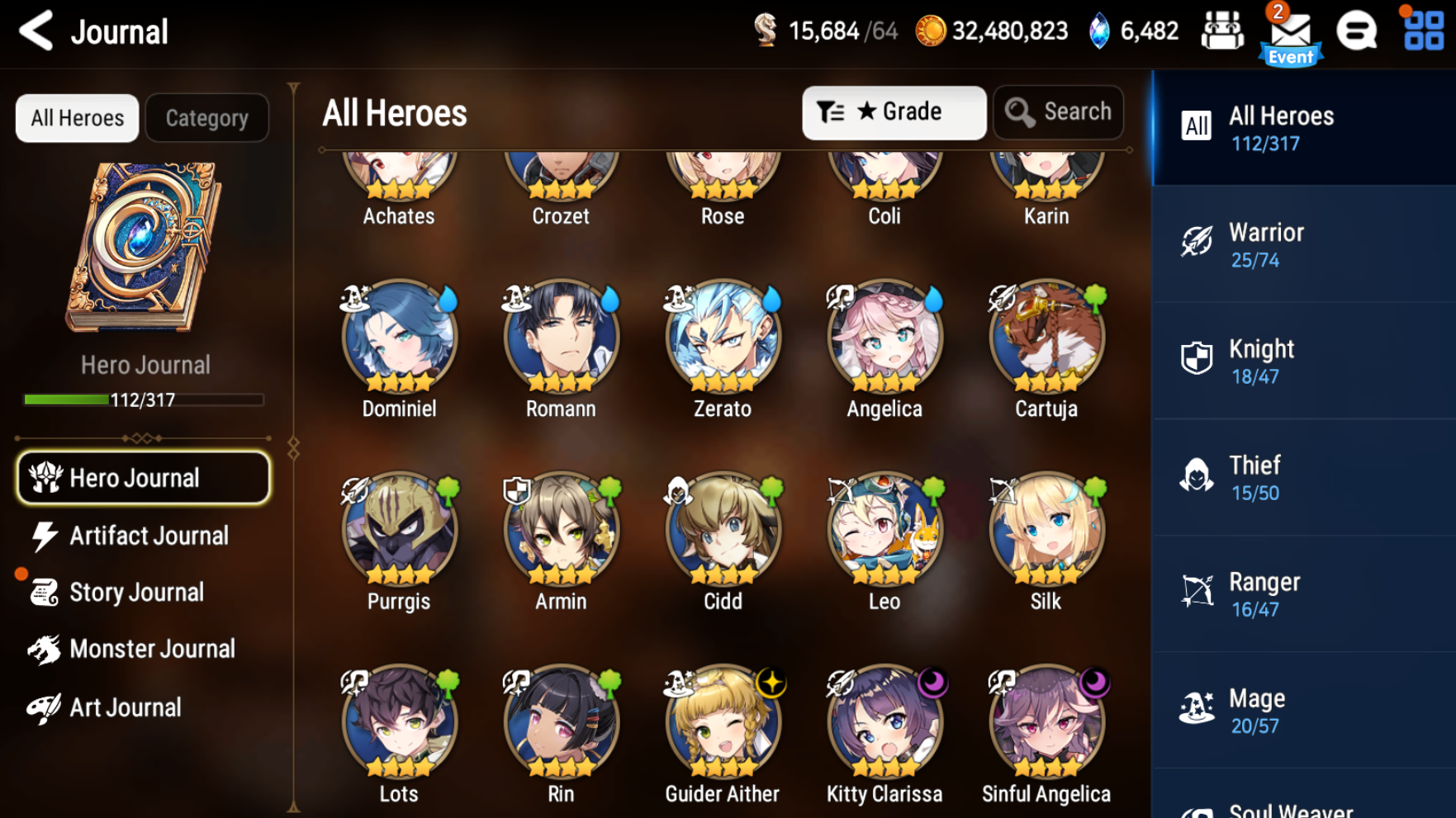Switch to the Category tab
Screen dimensions: 1456x818
206,117
